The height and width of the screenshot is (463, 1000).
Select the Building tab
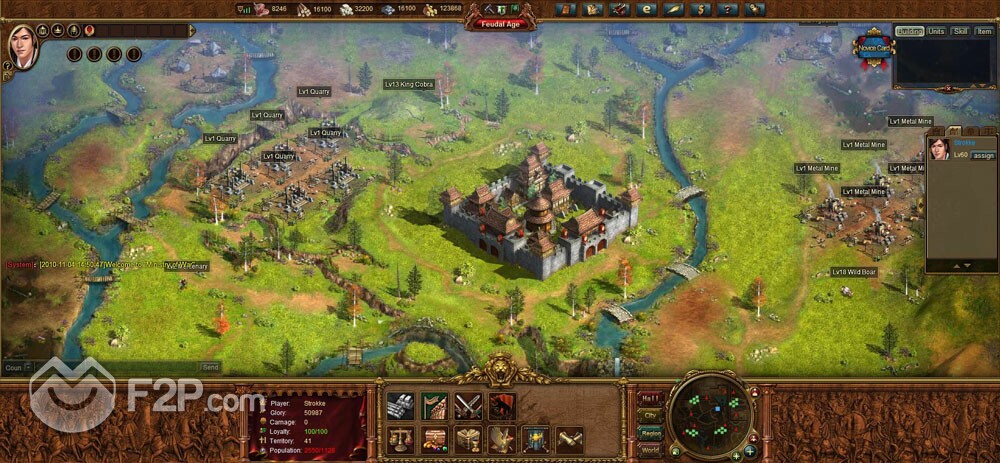[x=909, y=32]
